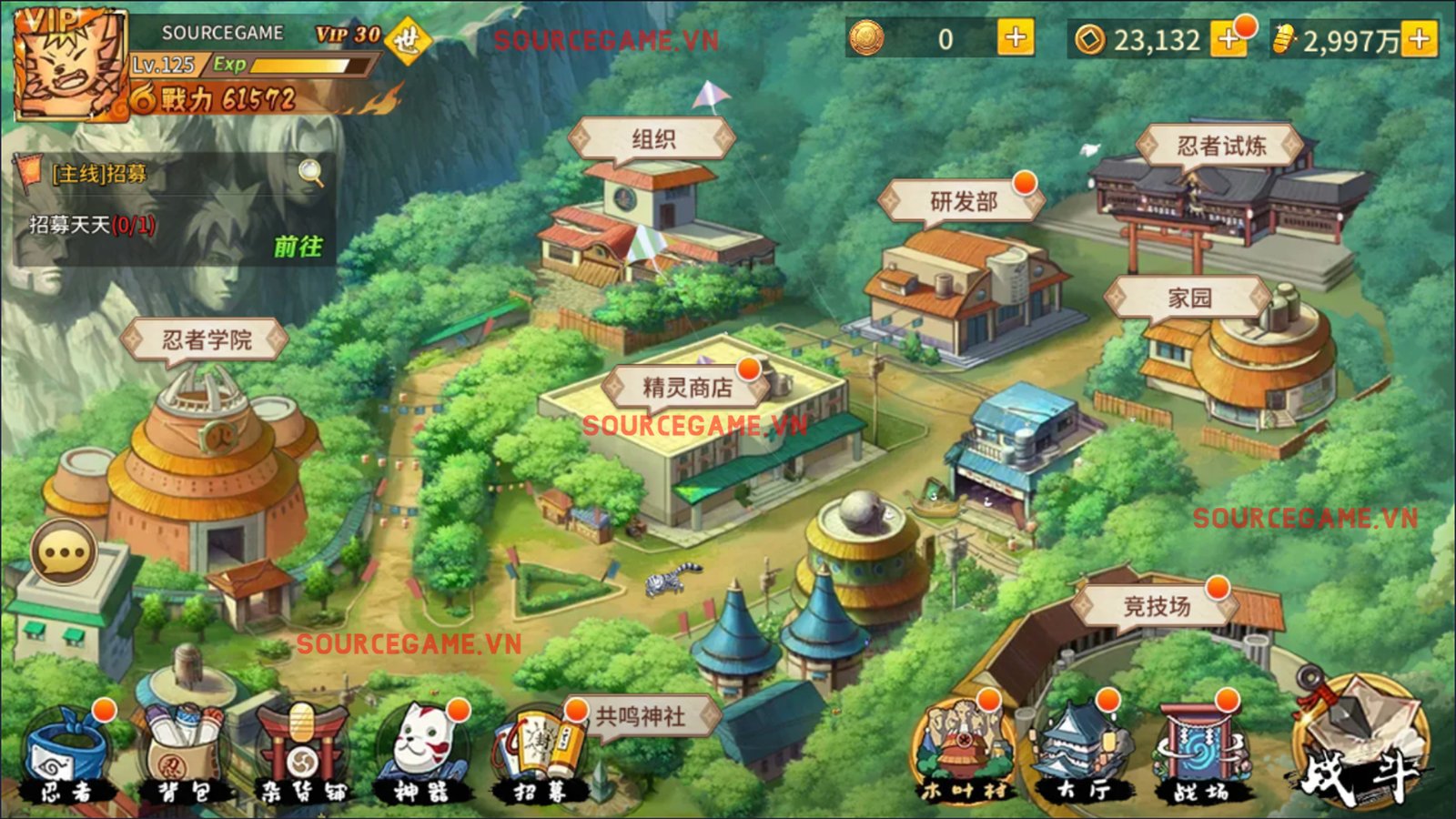Open the 精灵商店 spirit shop

point(687,388)
